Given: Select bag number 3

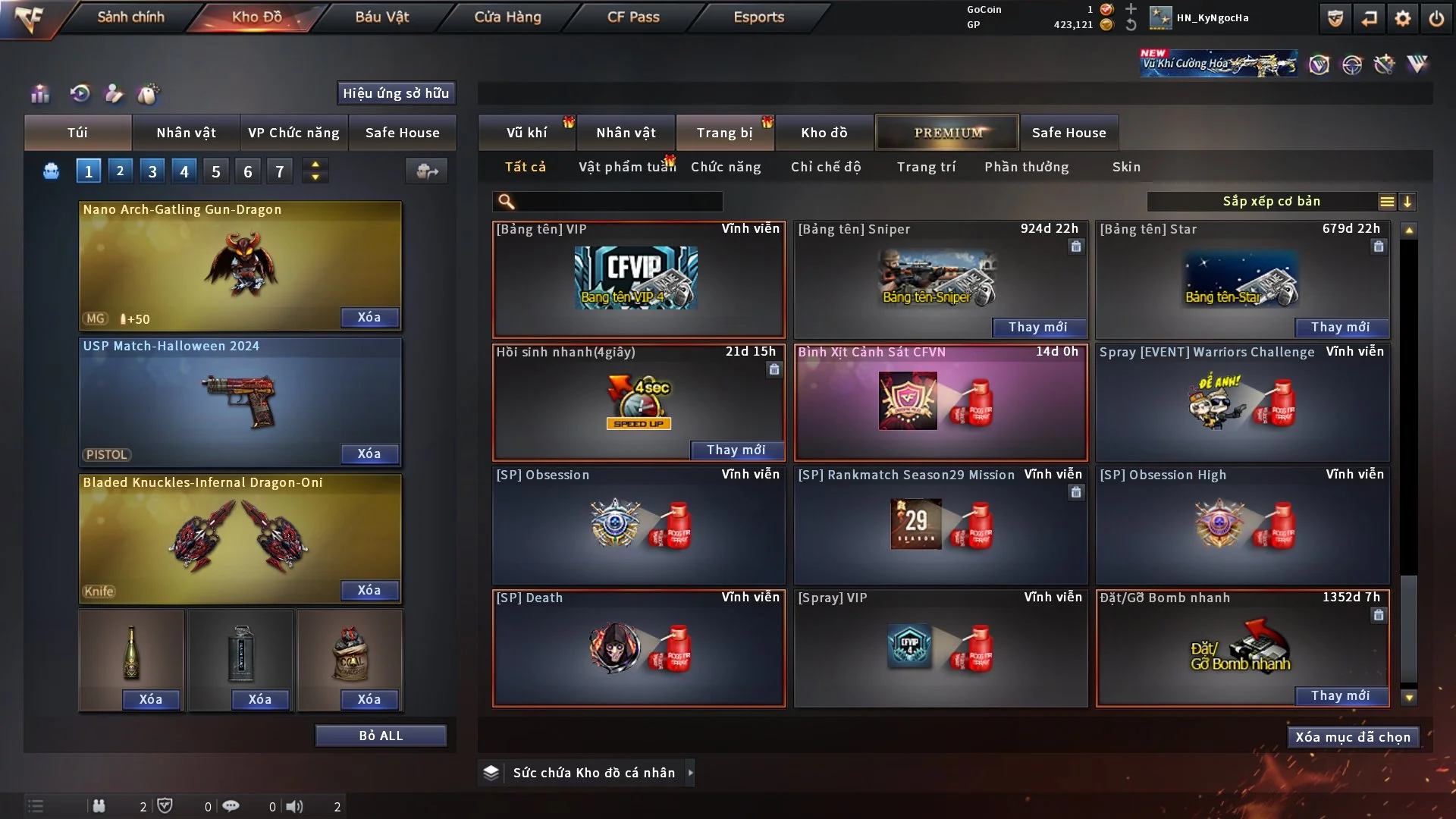Looking at the screenshot, I should [x=152, y=171].
